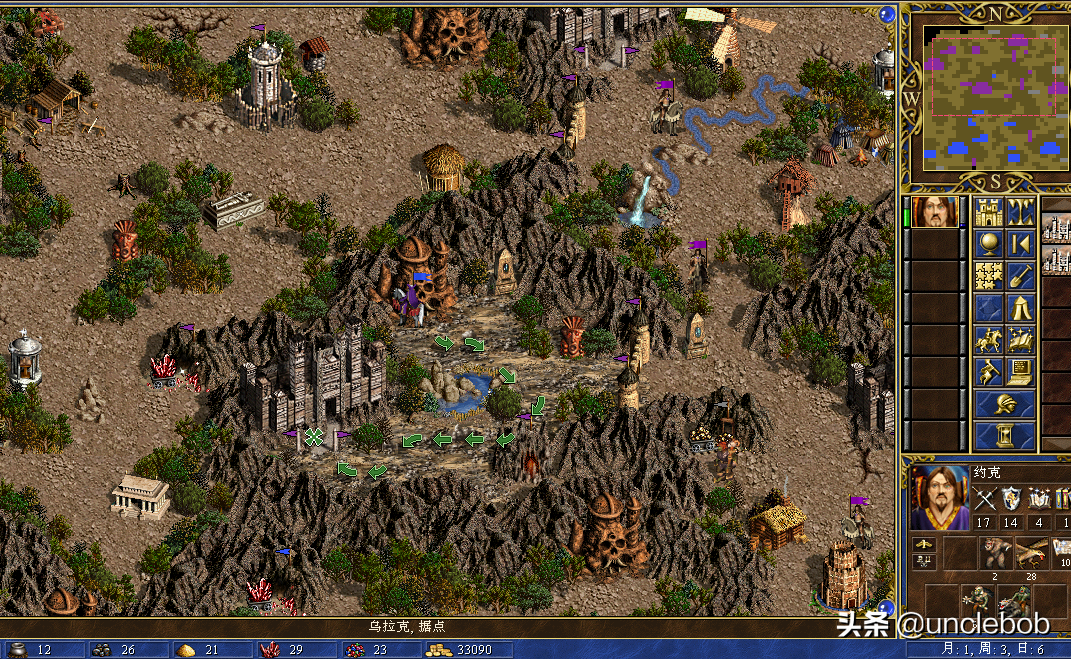Image resolution: width=1071 pixels, height=659 pixels.
Task: Open the large hero portrait in the info panel
Action: click(939, 497)
